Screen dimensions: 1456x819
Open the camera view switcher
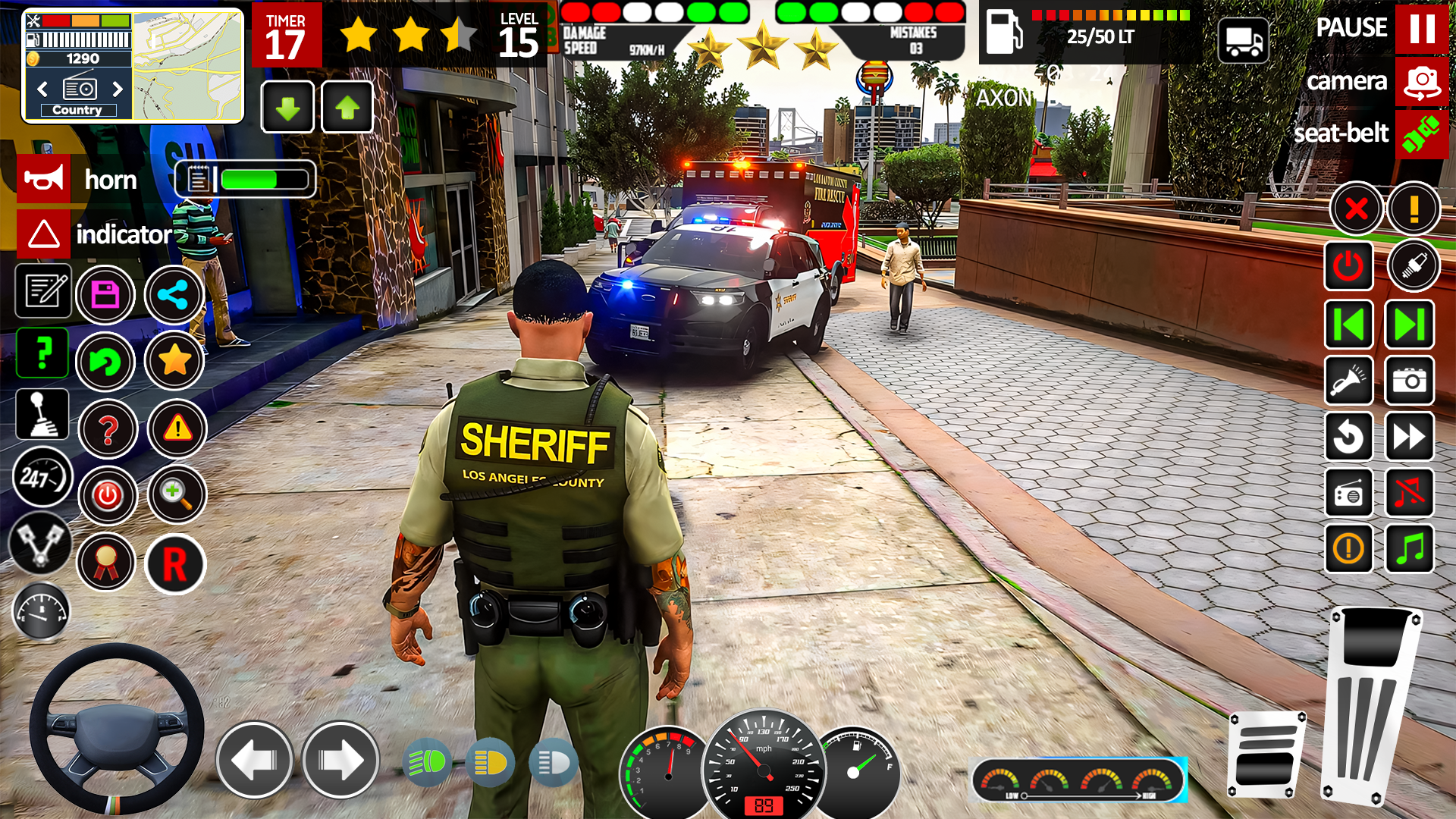(1422, 80)
